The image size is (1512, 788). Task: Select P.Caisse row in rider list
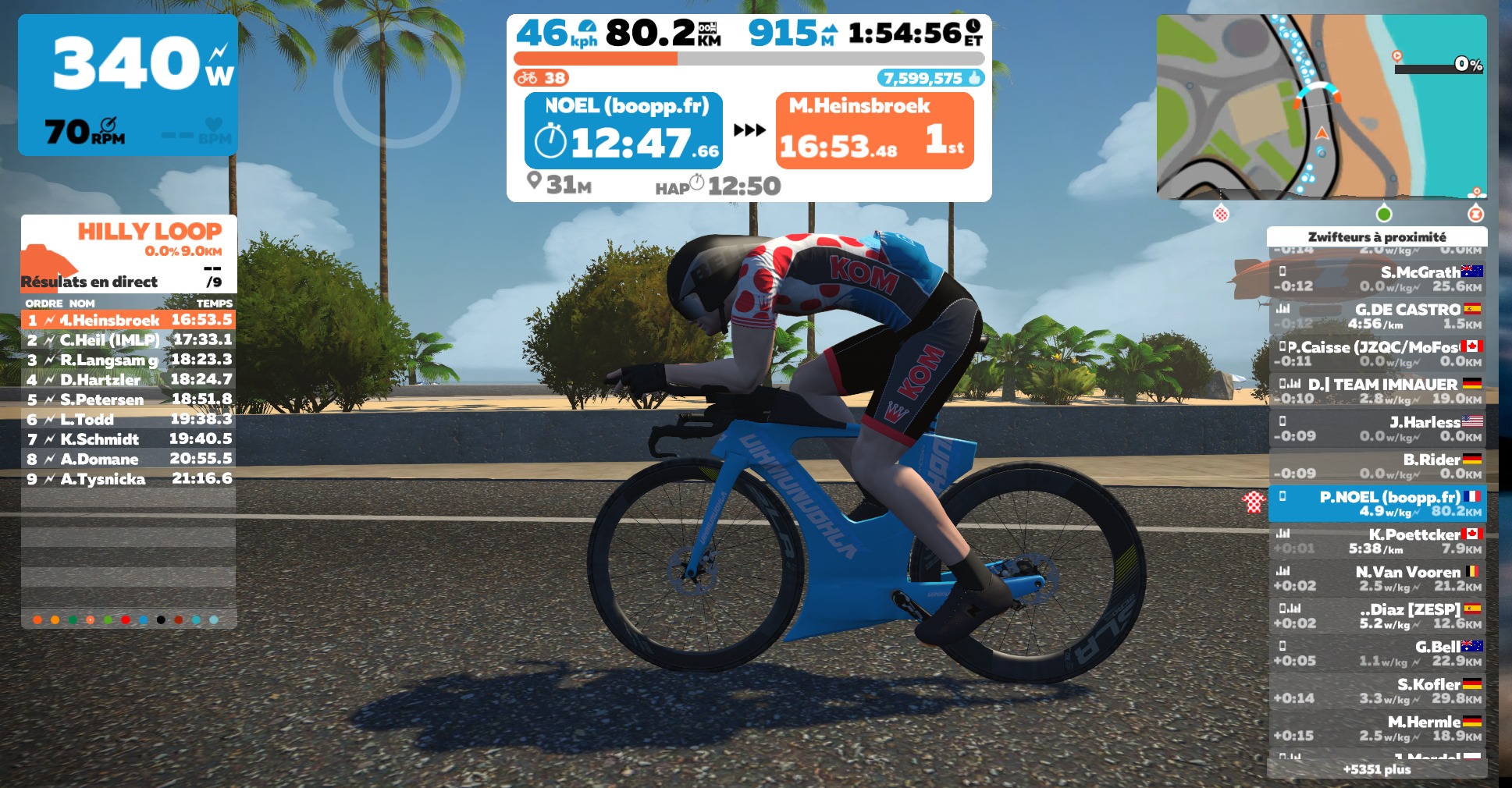click(1378, 353)
